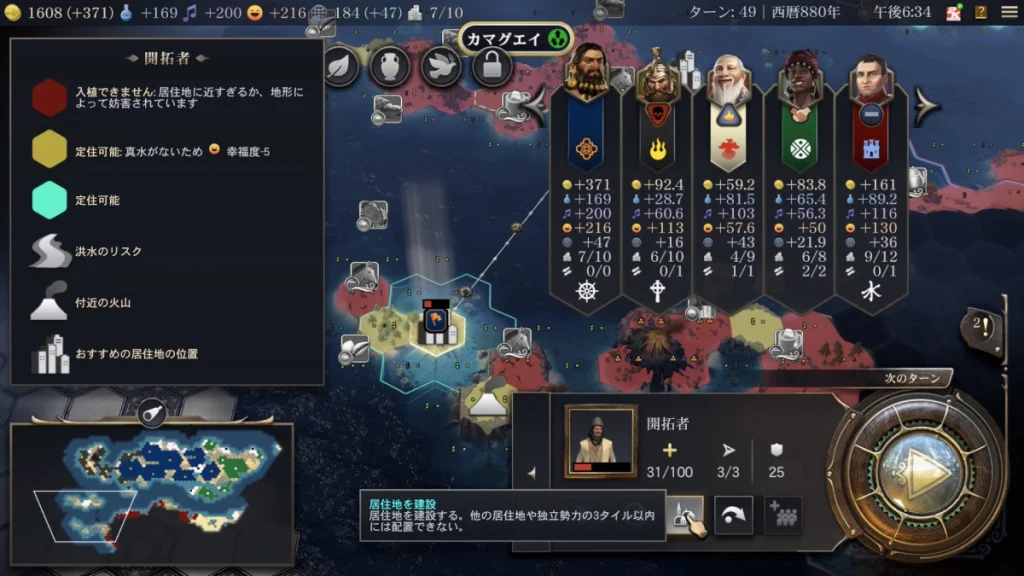Collapse the settler unit panel with small arrow
The width and height of the screenshot is (1024, 576).
(531, 472)
